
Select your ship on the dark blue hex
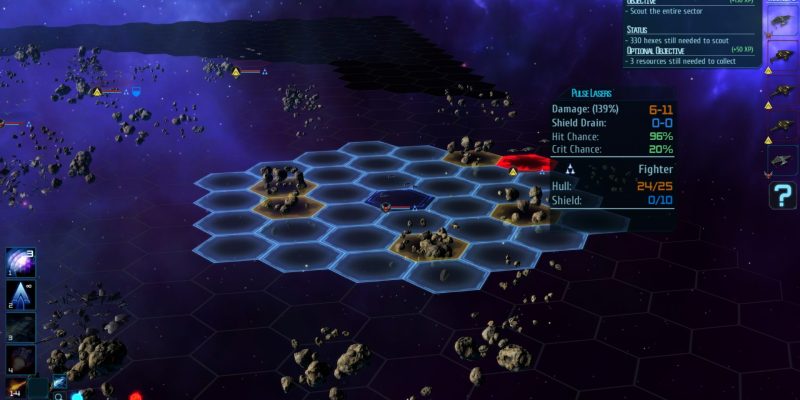click(400, 201)
